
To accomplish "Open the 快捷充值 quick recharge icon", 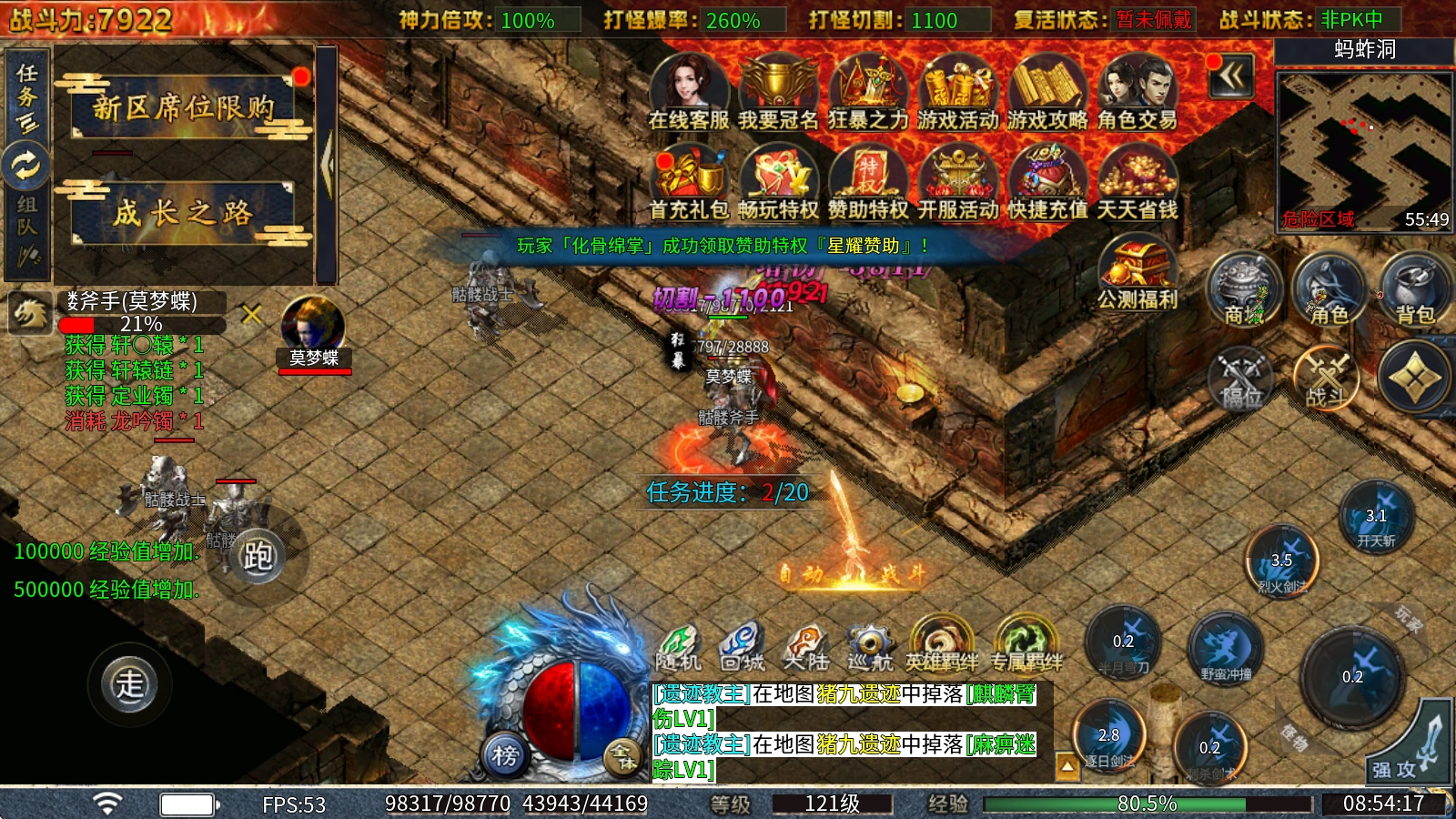I will click(1047, 182).
